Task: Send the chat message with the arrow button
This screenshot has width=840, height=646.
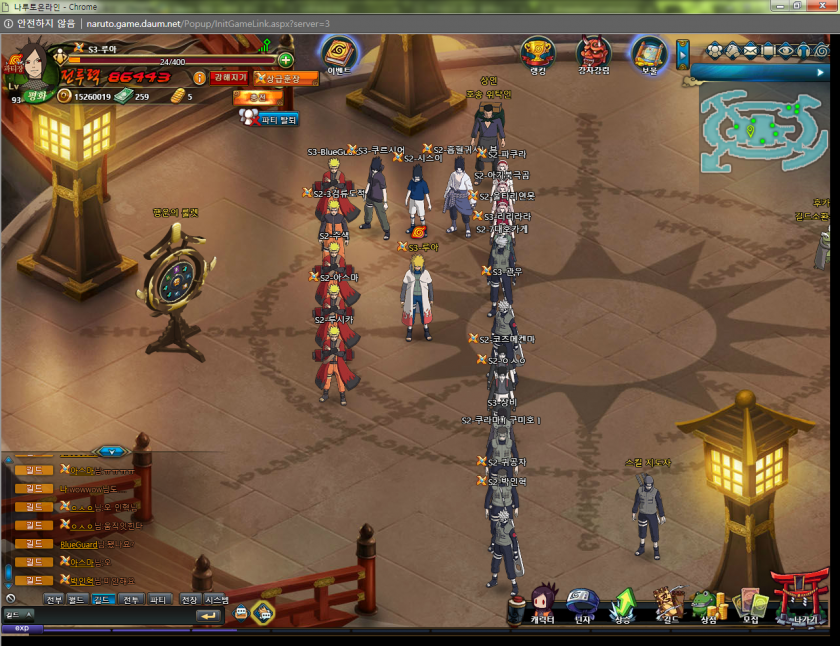Action: (209, 615)
